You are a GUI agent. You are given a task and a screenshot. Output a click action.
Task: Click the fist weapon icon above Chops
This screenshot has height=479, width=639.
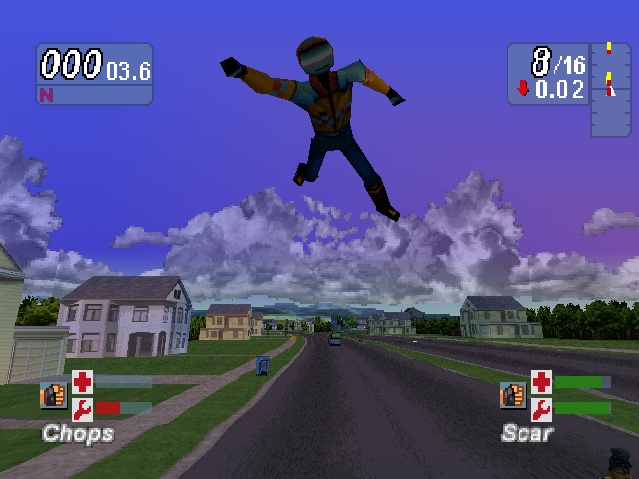[53, 395]
